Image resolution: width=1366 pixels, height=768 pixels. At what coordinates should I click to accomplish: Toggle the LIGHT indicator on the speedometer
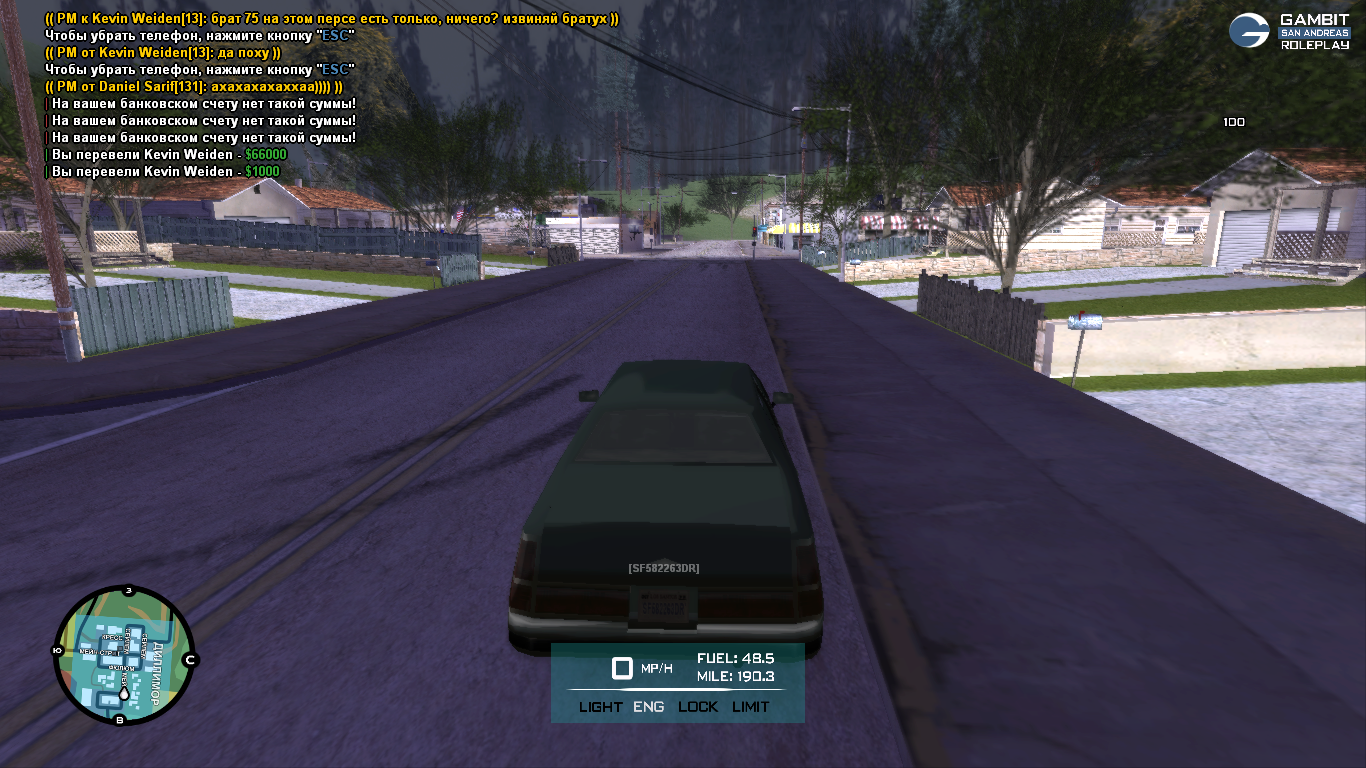[600, 707]
